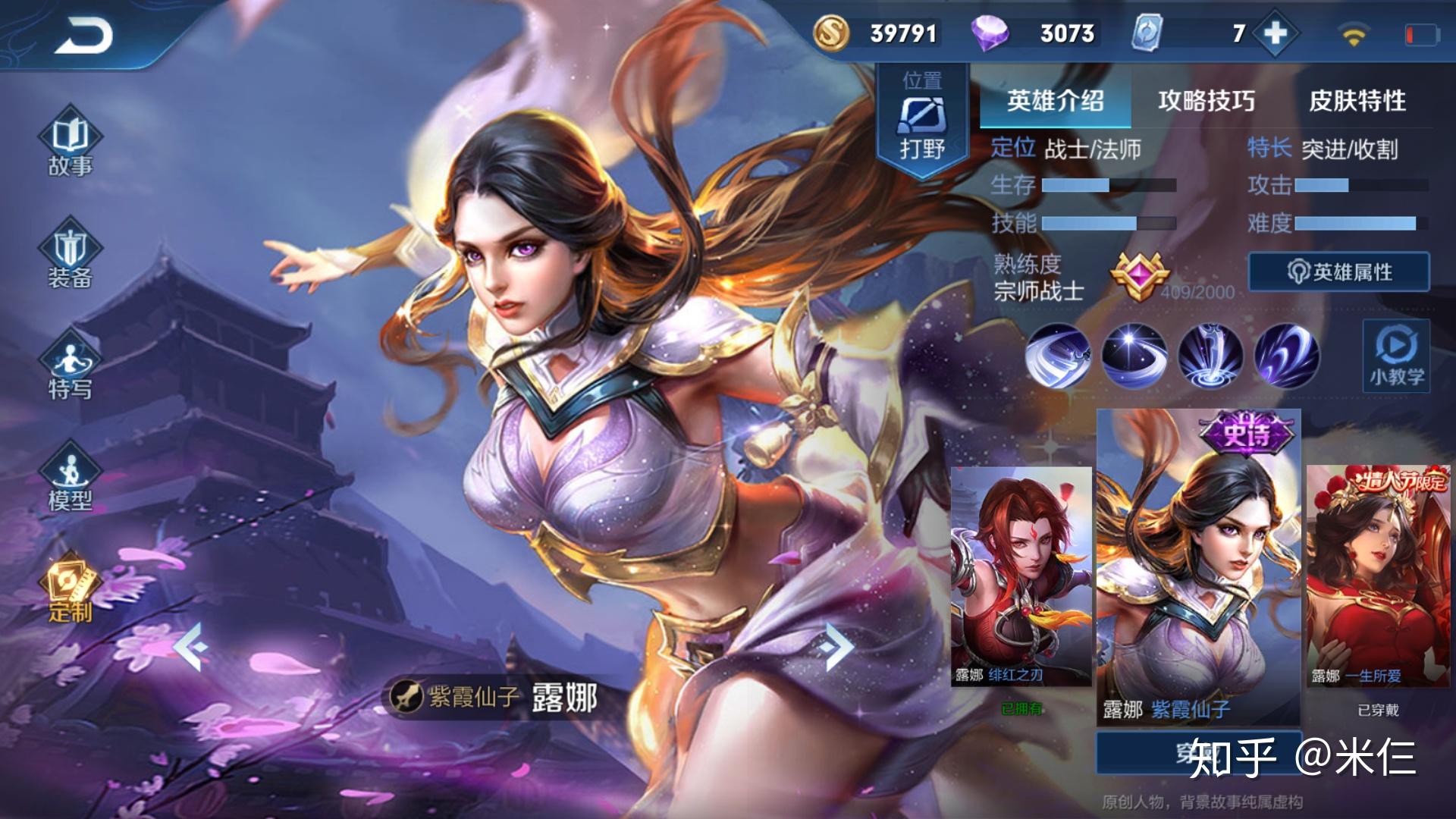Open the 皮肤特性 tab
This screenshot has width=1456, height=819.
pyautogui.click(x=1357, y=101)
